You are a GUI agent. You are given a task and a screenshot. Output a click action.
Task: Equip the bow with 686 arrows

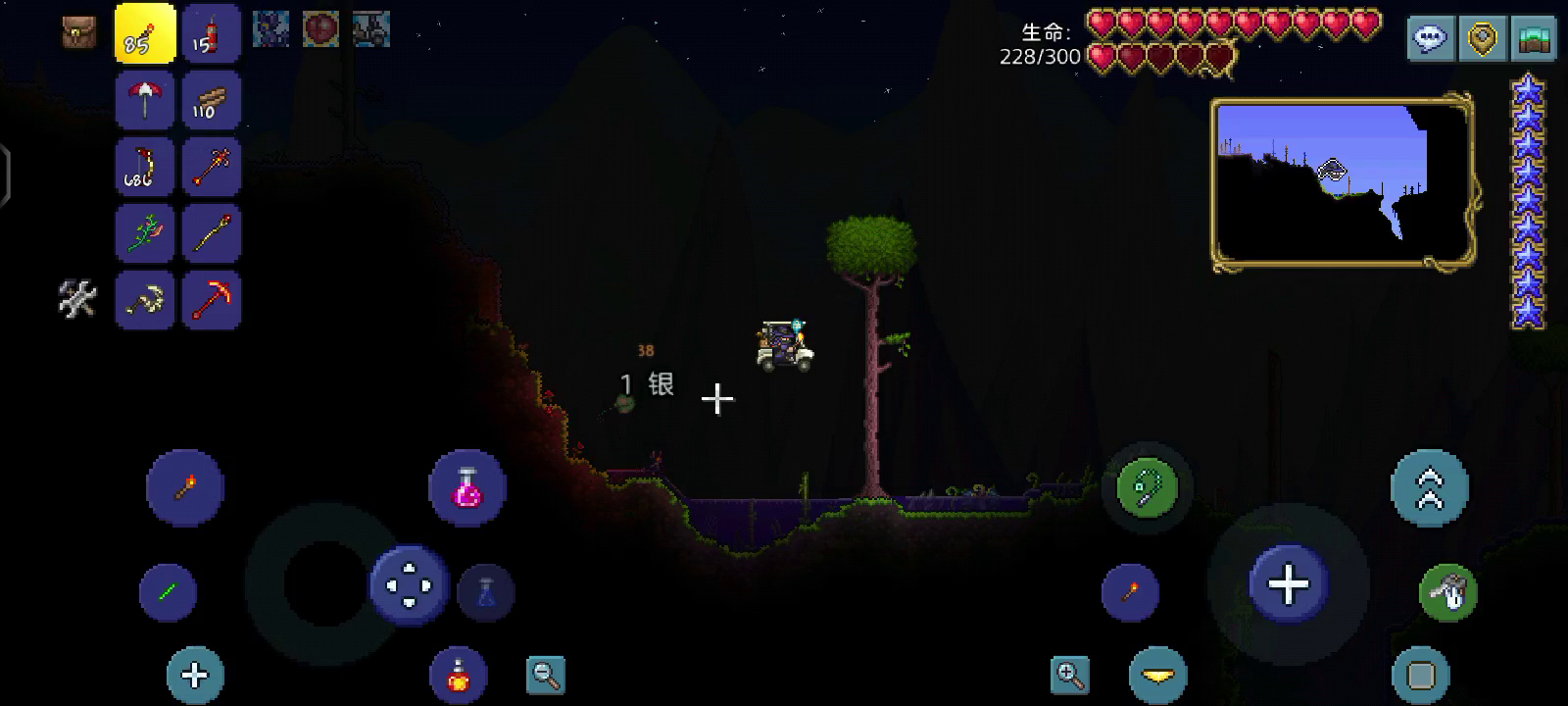pyautogui.click(x=145, y=166)
